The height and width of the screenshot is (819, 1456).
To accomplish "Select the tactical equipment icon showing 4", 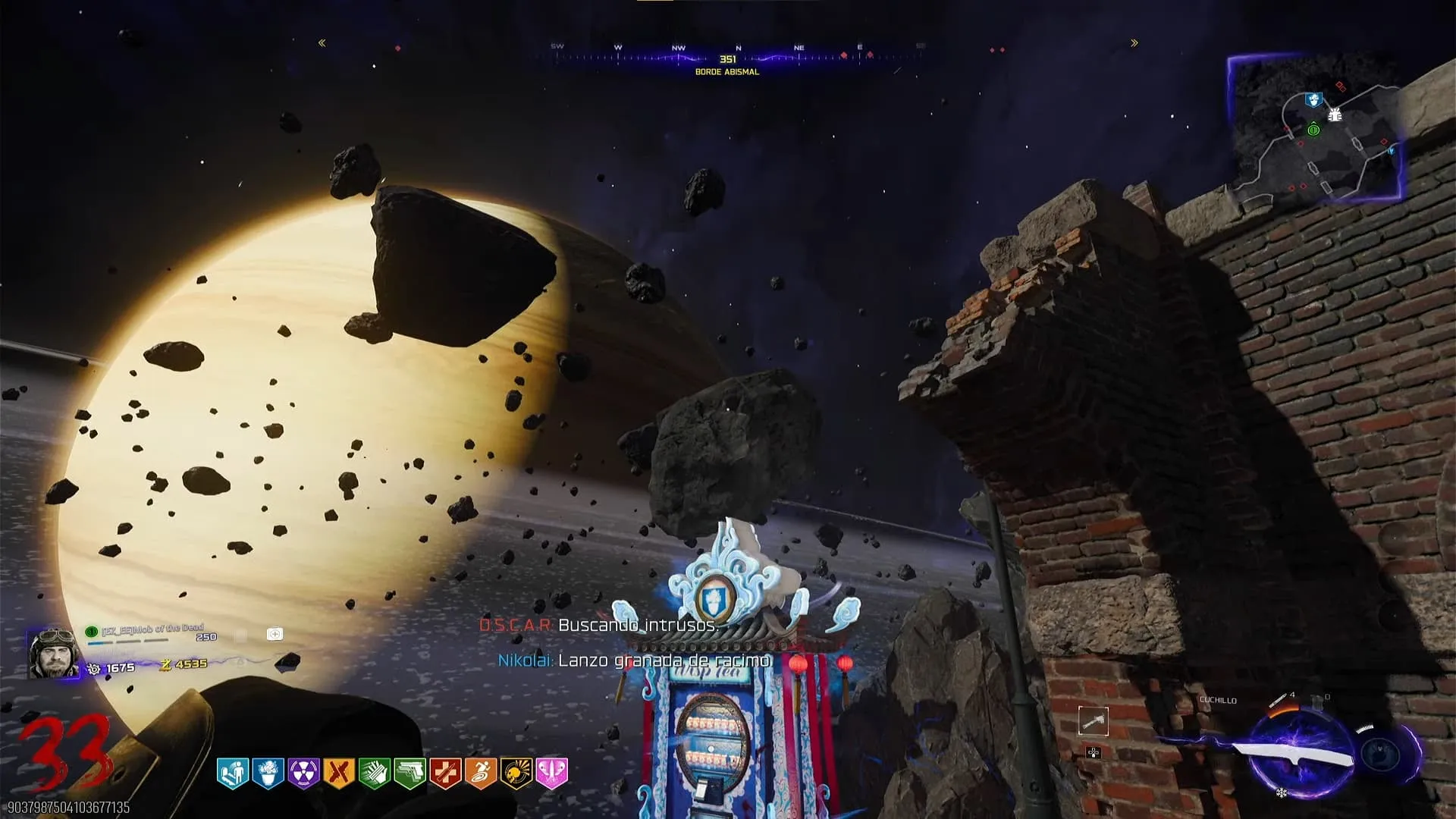I will pyautogui.click(x=1282, y=698).
